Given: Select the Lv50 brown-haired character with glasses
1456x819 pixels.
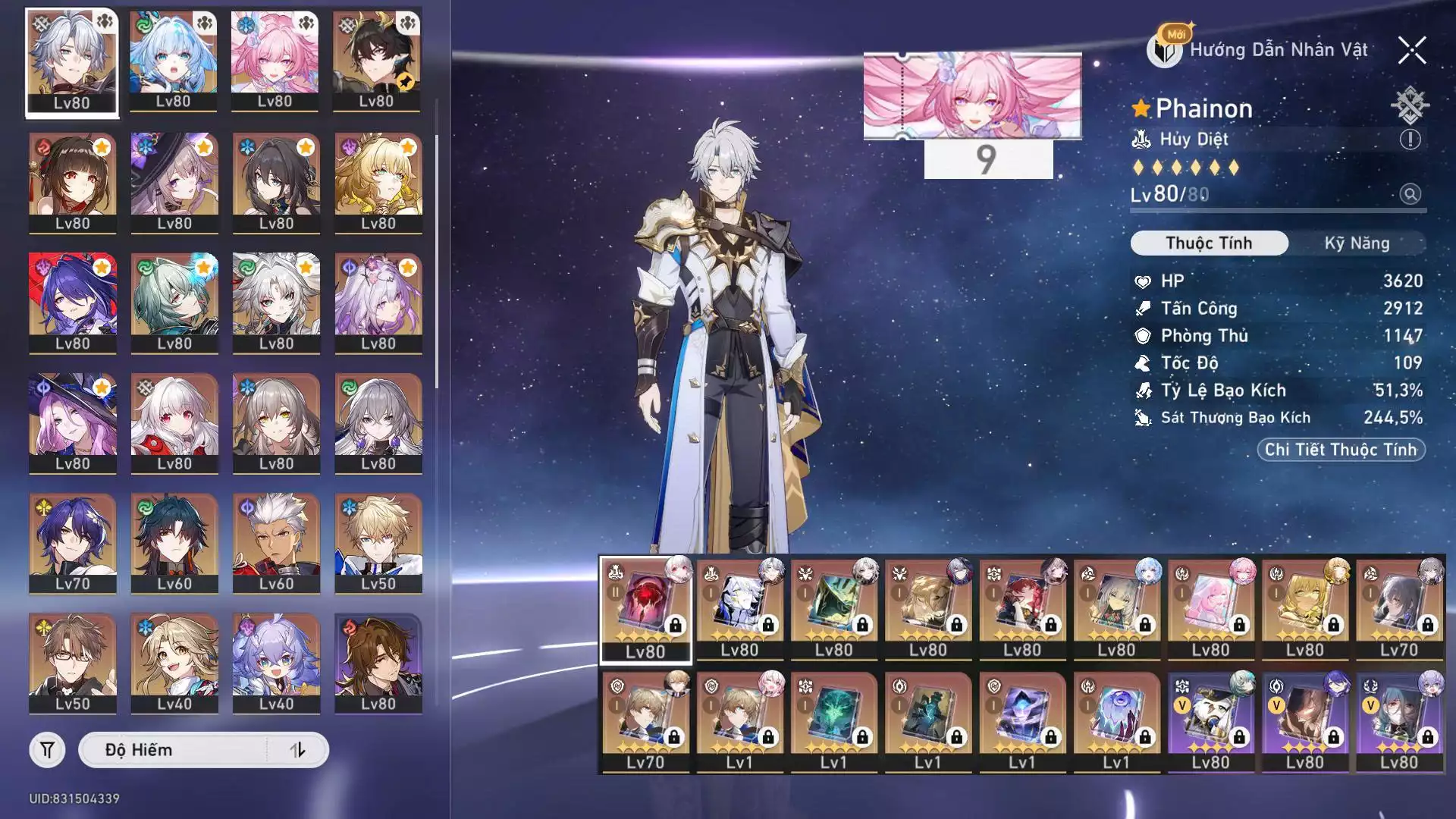Looking at the screenshot, I should click(x=72, y=662).
